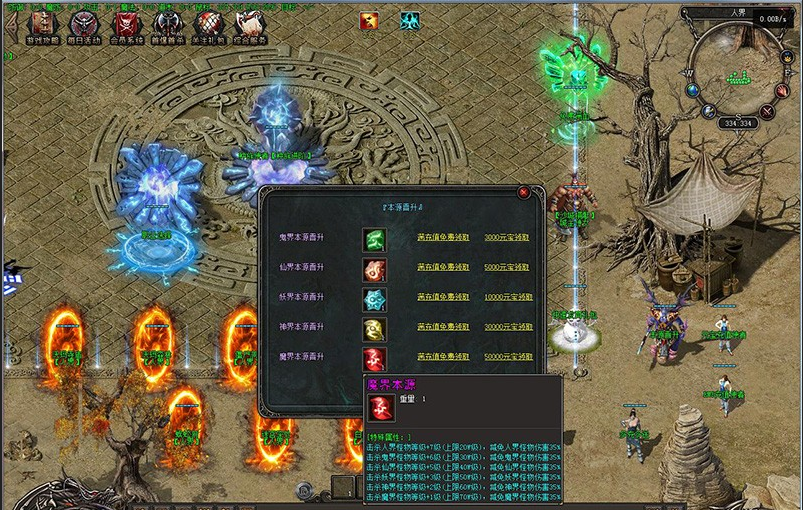Claim the 5000元宝领取 option
The height and width of the screenshot is (510, 803).
tap(508, 268)
